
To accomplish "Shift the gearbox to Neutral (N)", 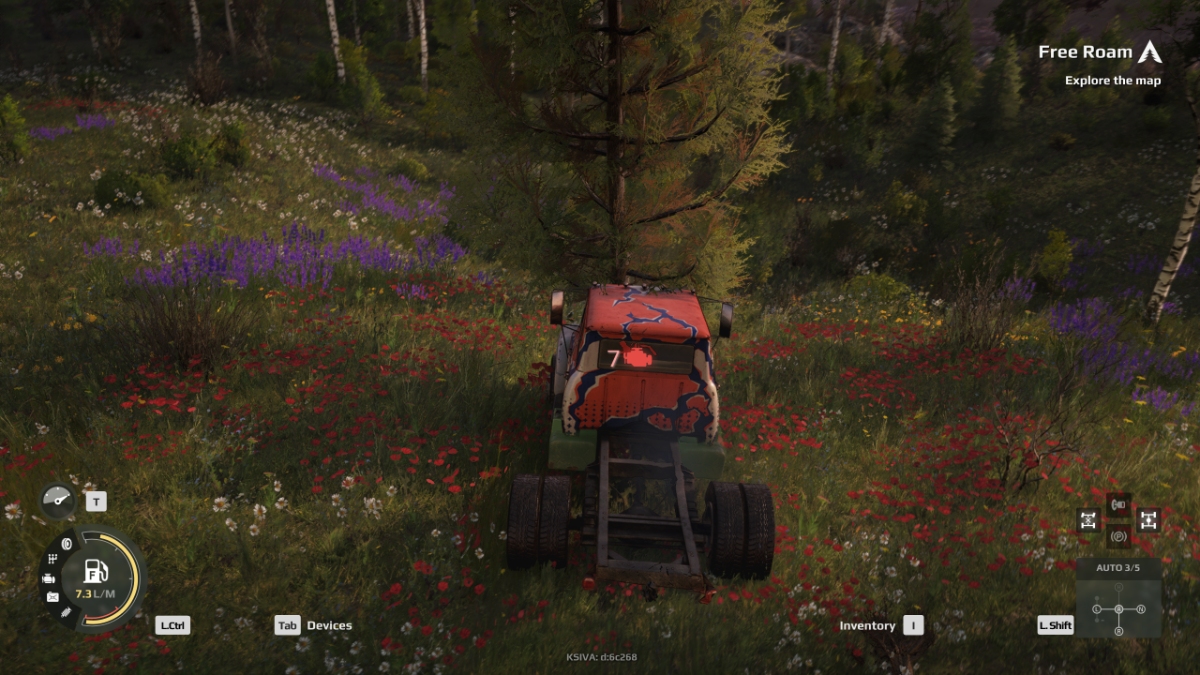I will (x=1141, y=609).
